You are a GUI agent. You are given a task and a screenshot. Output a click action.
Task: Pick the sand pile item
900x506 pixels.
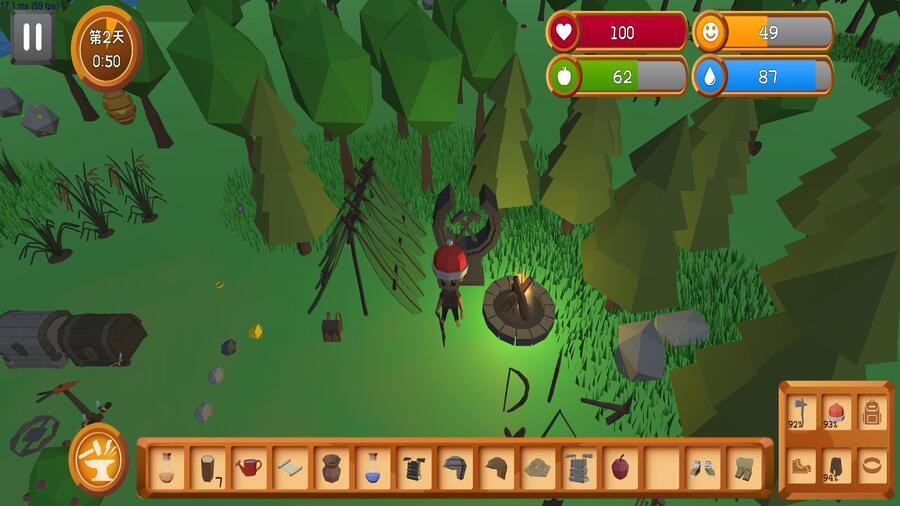pyautogui.click(x=537, y=467)
